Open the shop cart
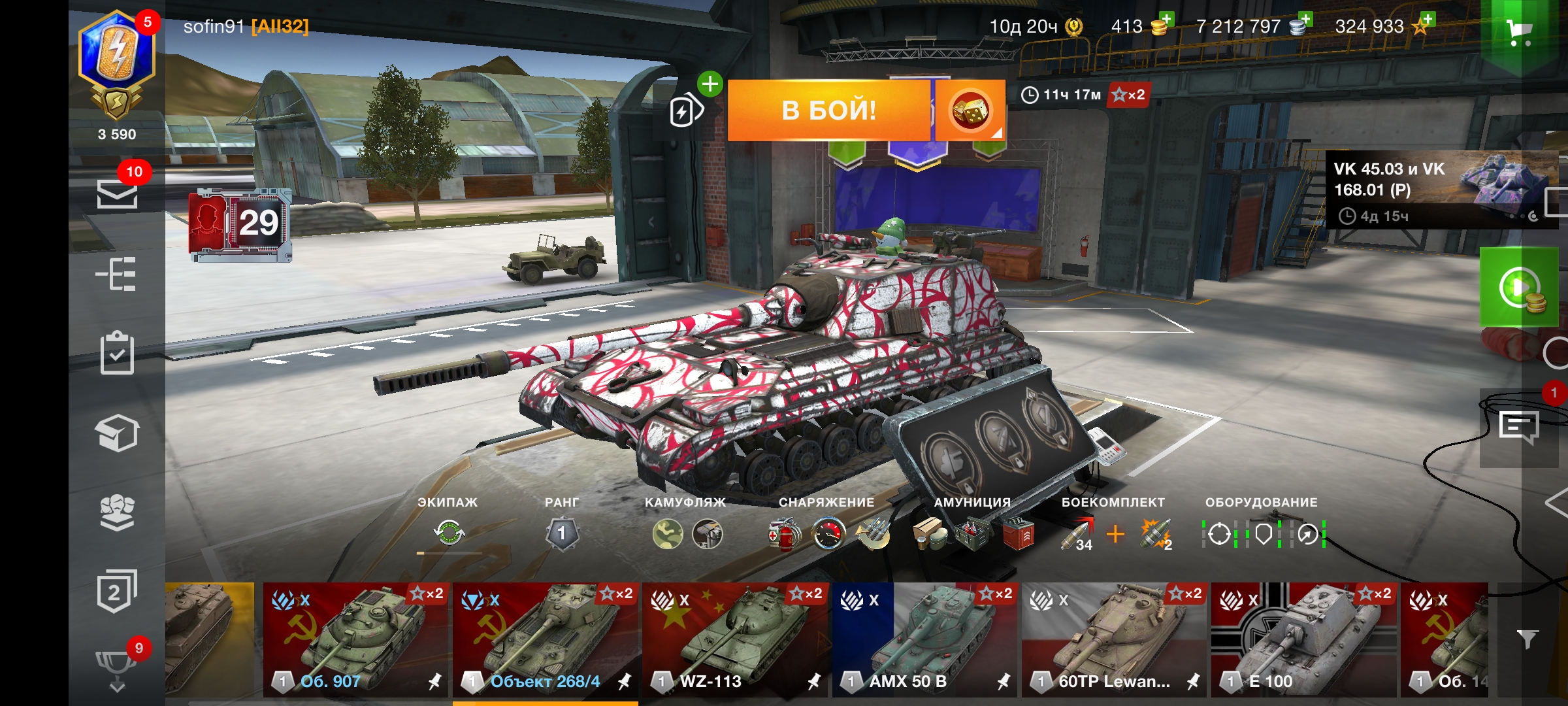Viewport: 1568px width, 706px height. click(x=1519, y=31)
